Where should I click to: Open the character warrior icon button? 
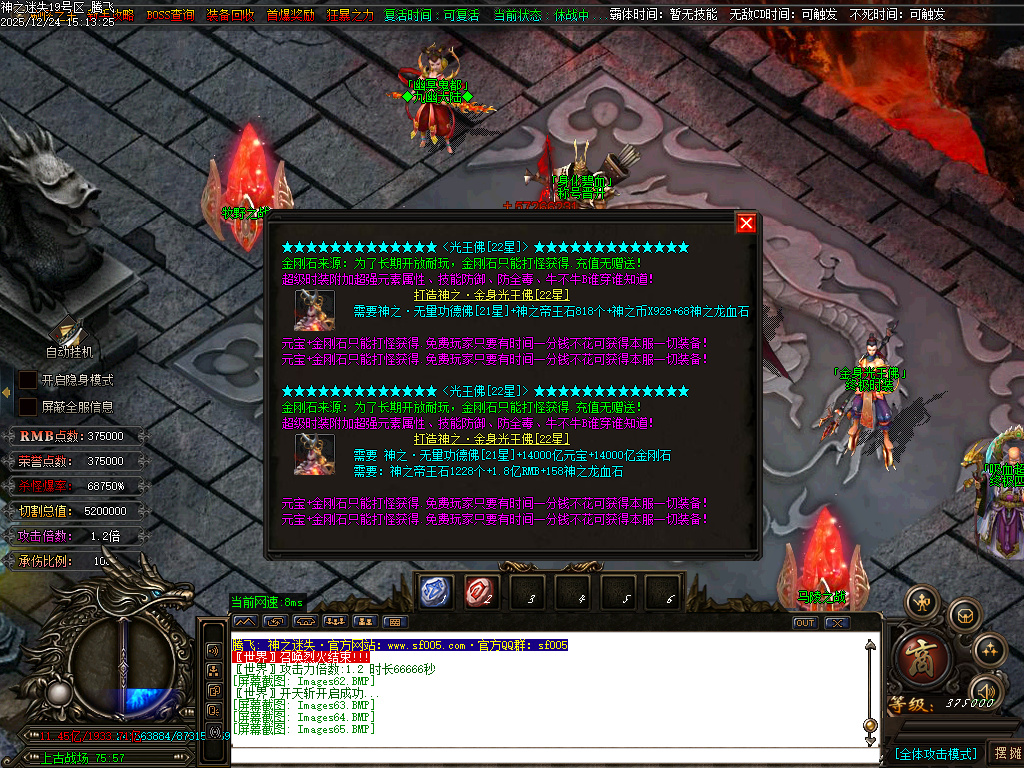(921, 602)
